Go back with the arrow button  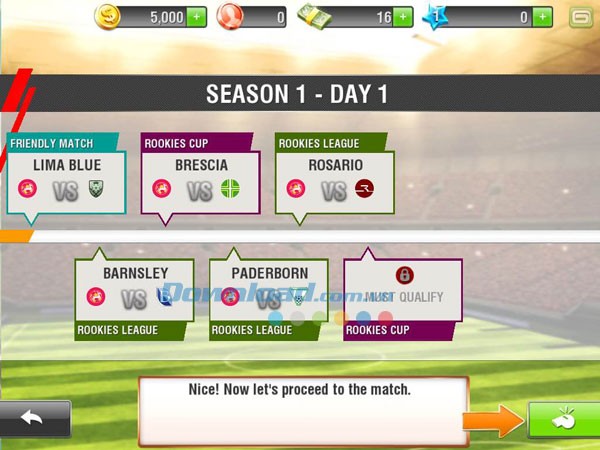coord(35,418)
